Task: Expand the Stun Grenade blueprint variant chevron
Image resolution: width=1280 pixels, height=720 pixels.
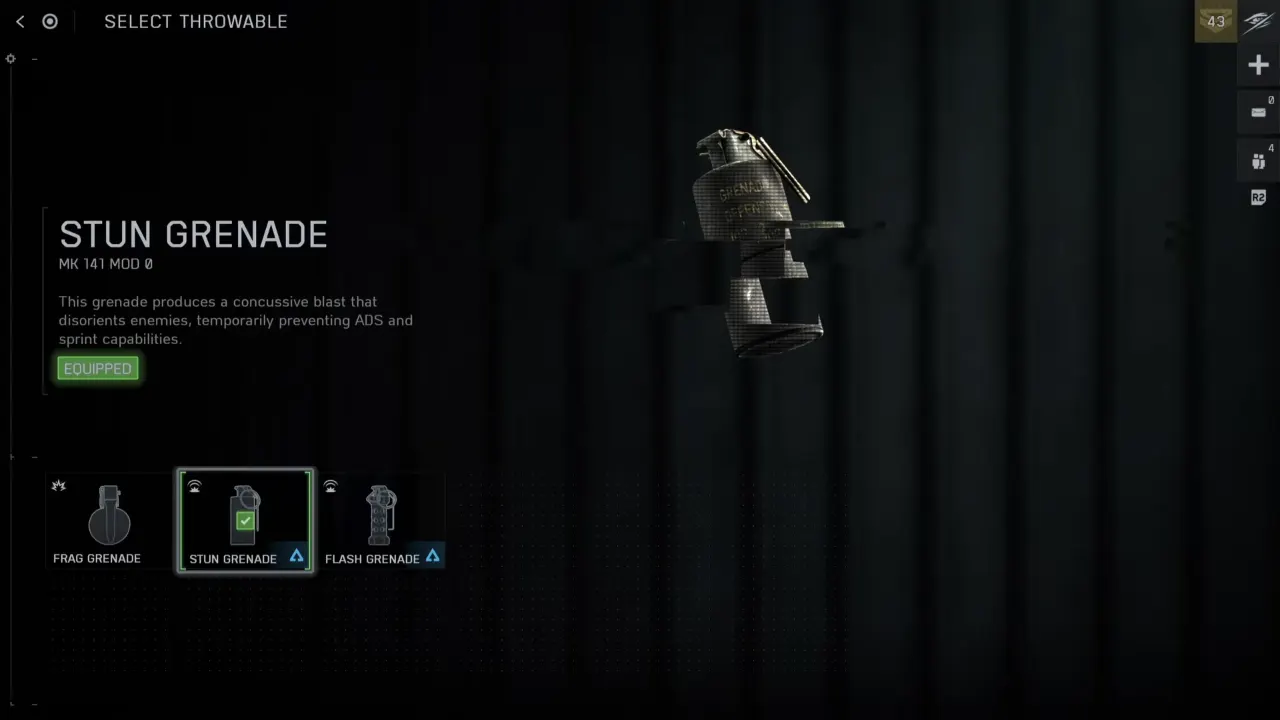Action: pyautogui.click(x=295, y=557)
